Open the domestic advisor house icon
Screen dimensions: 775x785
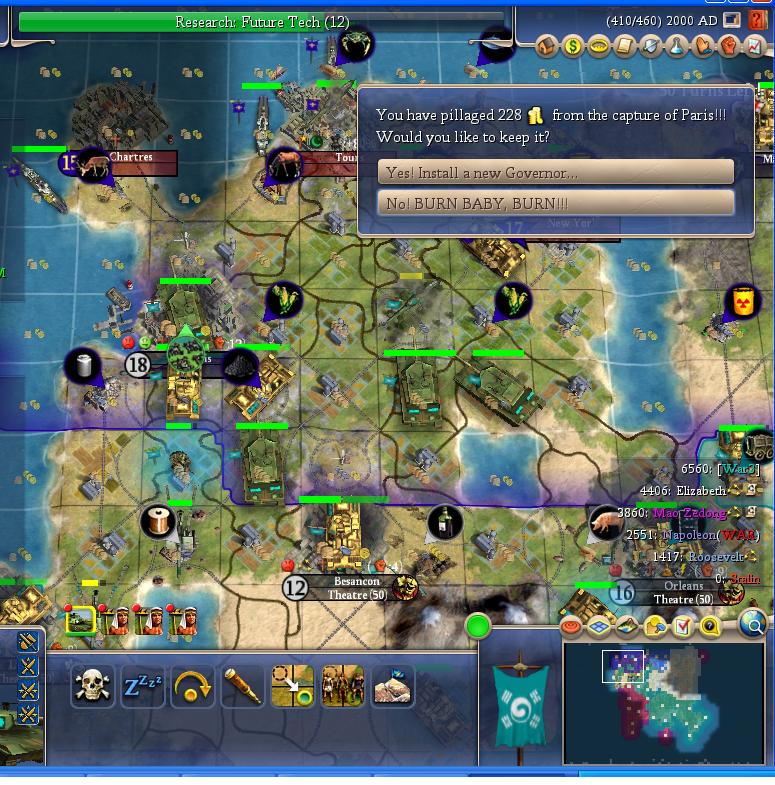click(x=546, y=46)
